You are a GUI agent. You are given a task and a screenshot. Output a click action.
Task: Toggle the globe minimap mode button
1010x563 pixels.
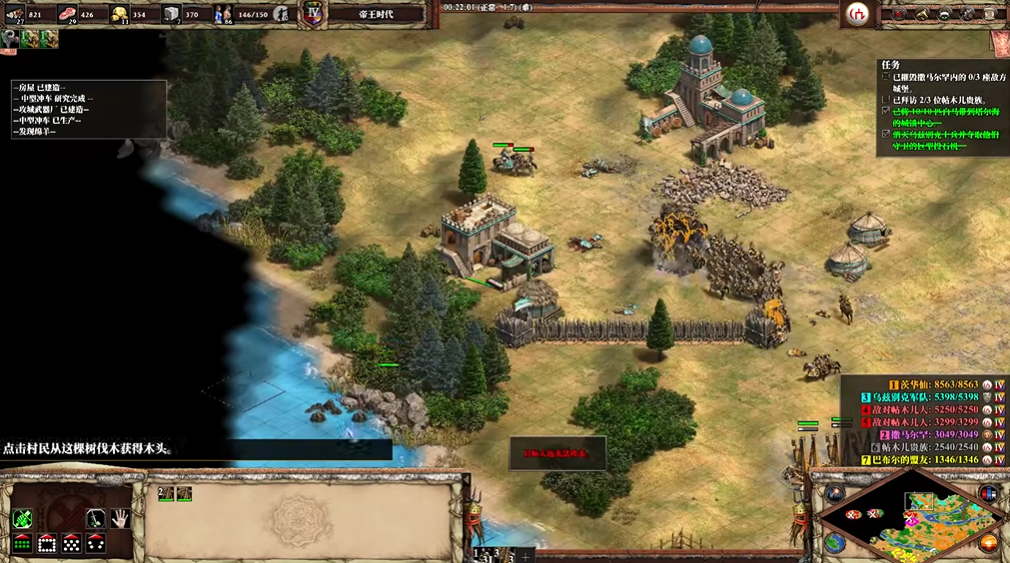835,541
